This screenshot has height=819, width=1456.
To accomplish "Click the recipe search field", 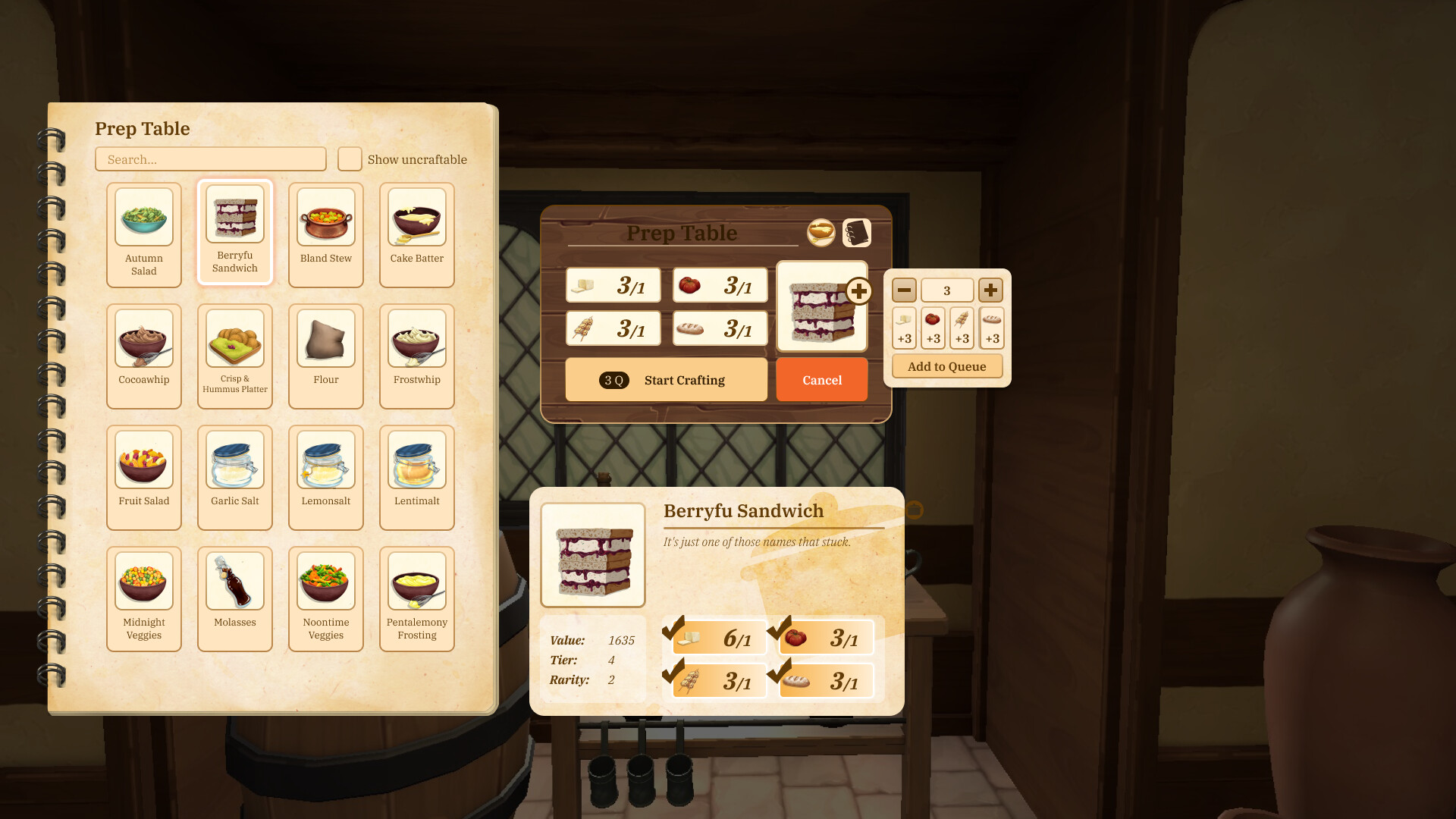I will [x=210, y=159].
